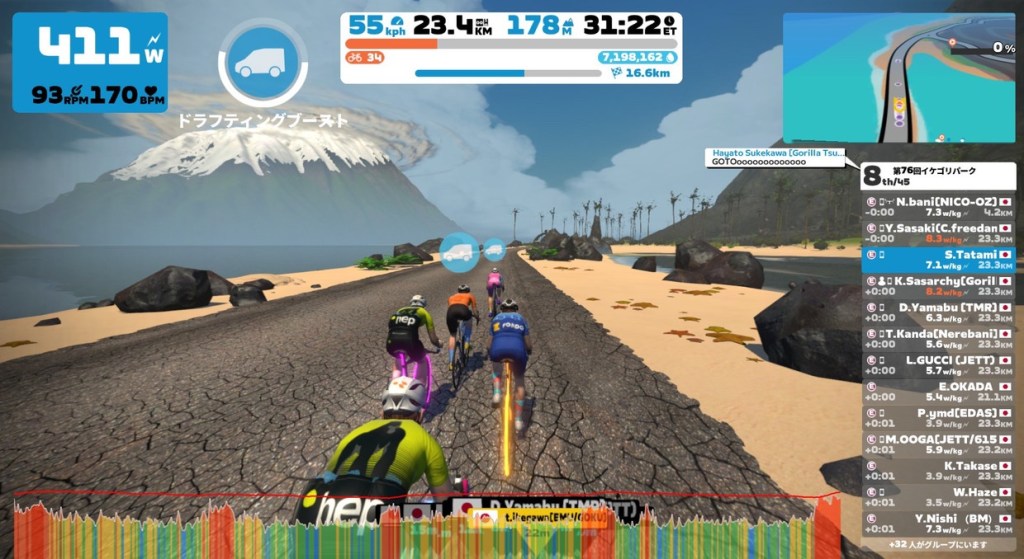This screenshot has width=1024, height=559.
Task: Select rider N.bani(NICO-OZ) in the list
Action: point(938,206)
